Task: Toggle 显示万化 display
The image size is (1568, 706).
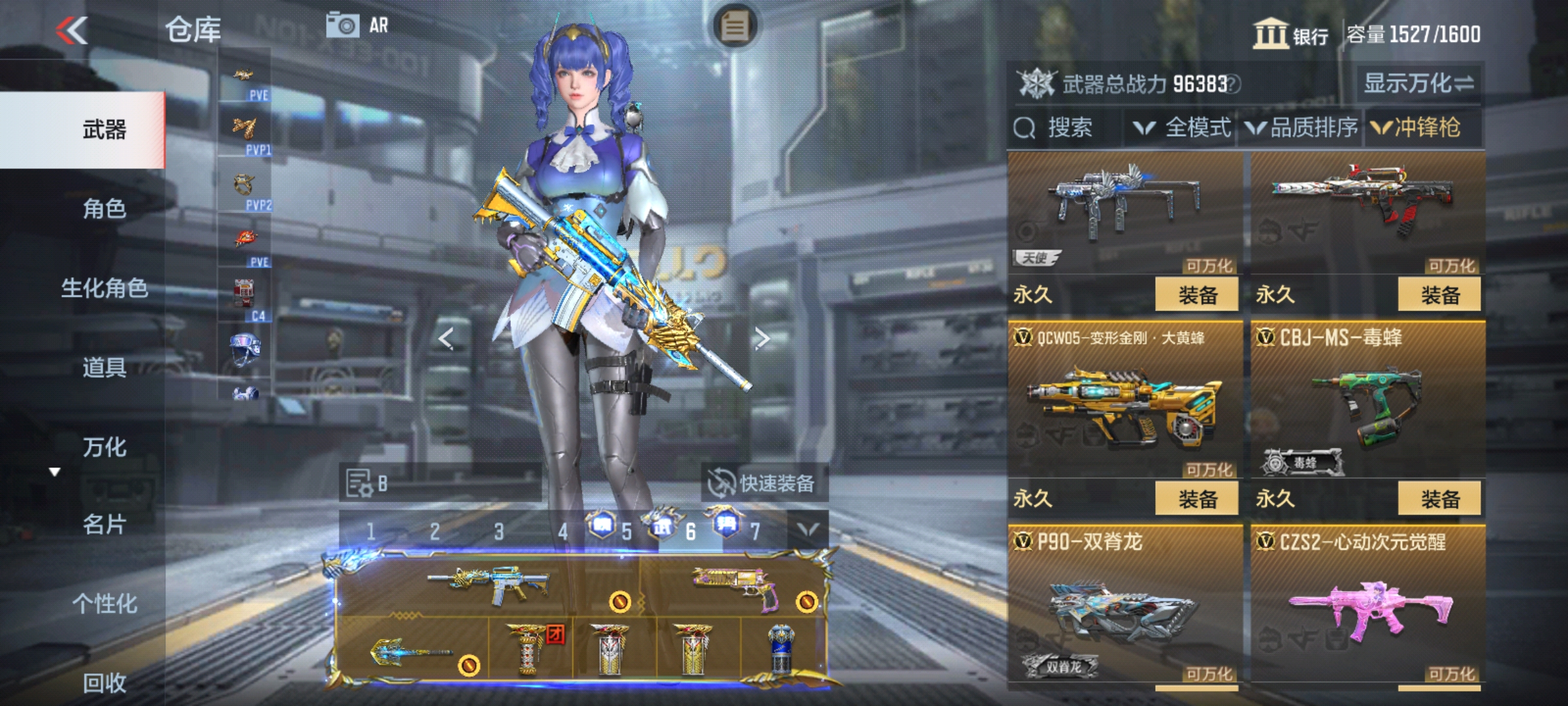Action: [1418, 84]
